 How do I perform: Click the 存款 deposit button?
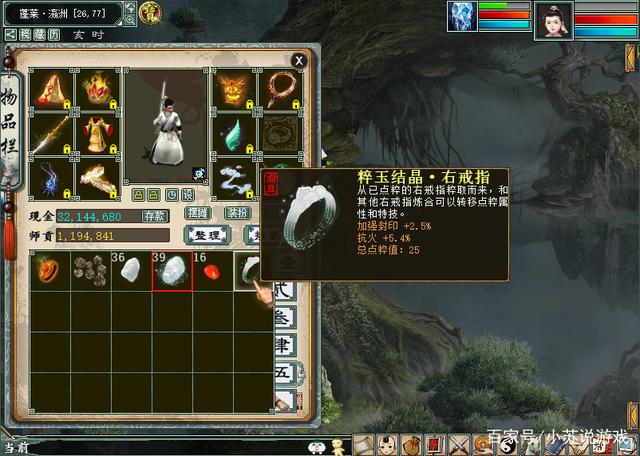155,216
